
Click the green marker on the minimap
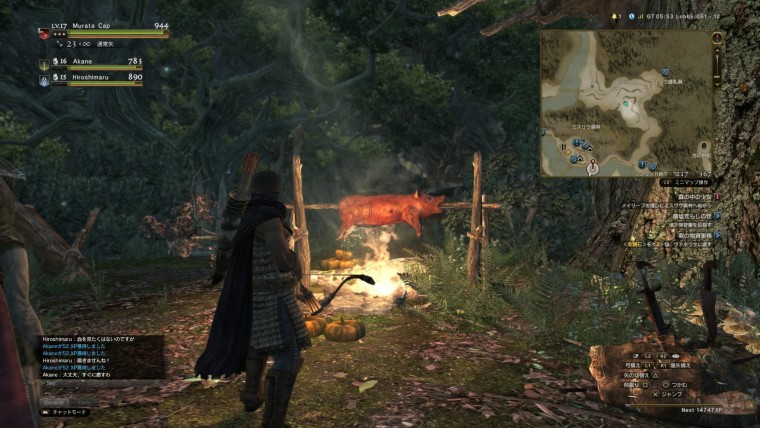[626, 102]
